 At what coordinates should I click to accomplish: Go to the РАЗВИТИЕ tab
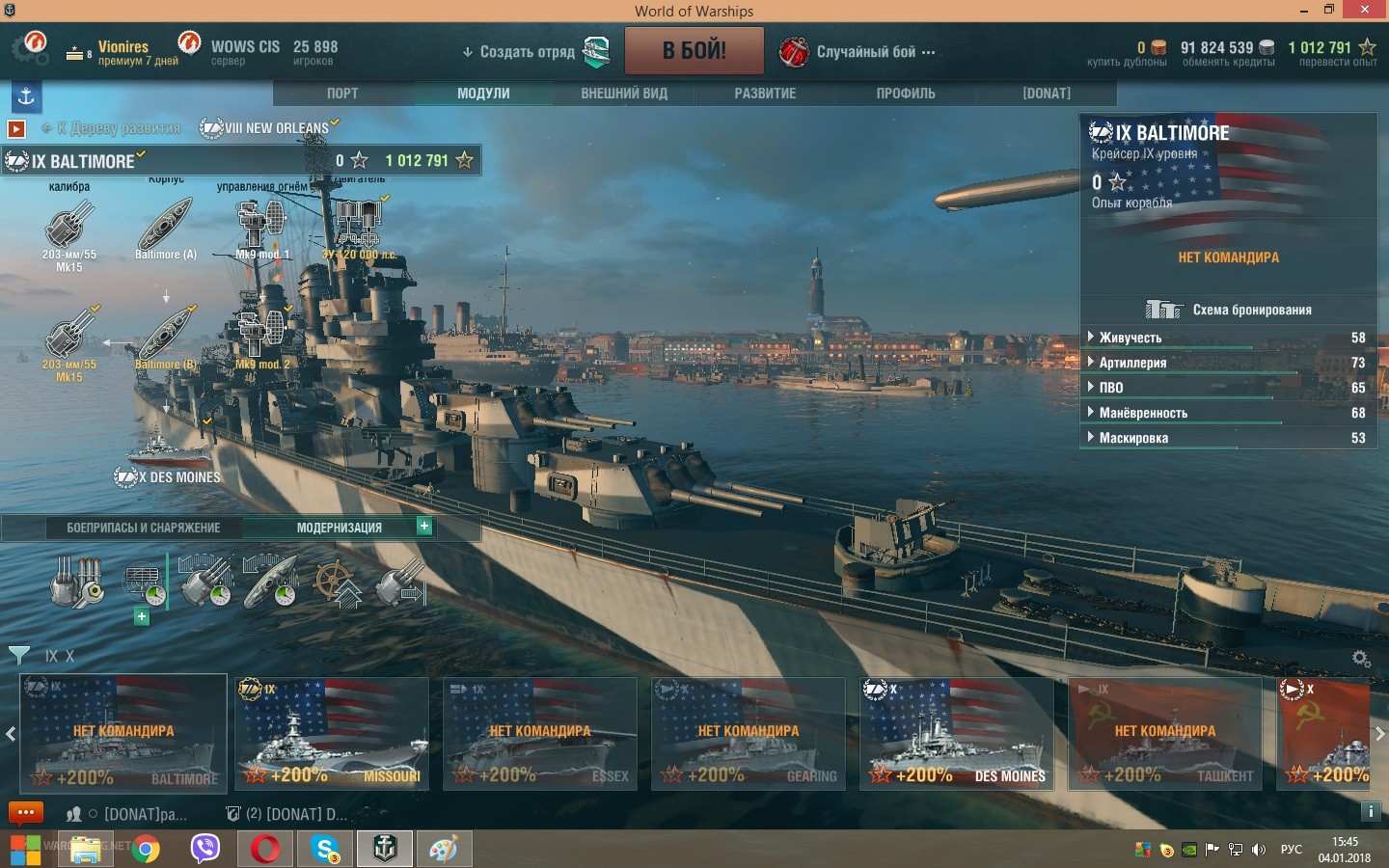[x=765, y=94]
